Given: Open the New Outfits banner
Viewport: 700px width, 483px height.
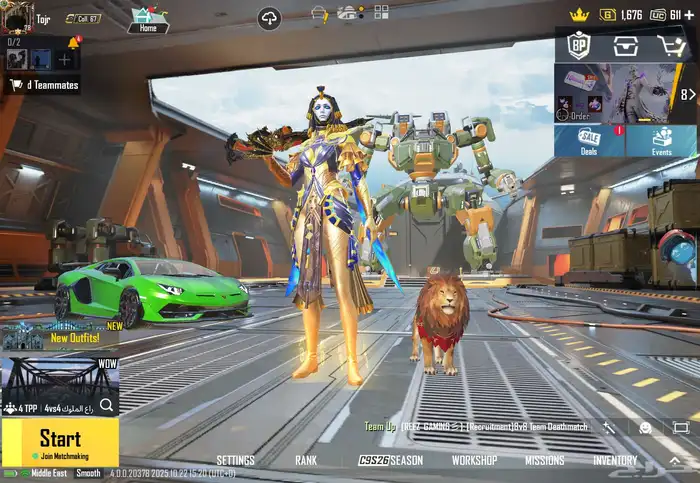Looking at the screenshot, I should pos(60,335).
